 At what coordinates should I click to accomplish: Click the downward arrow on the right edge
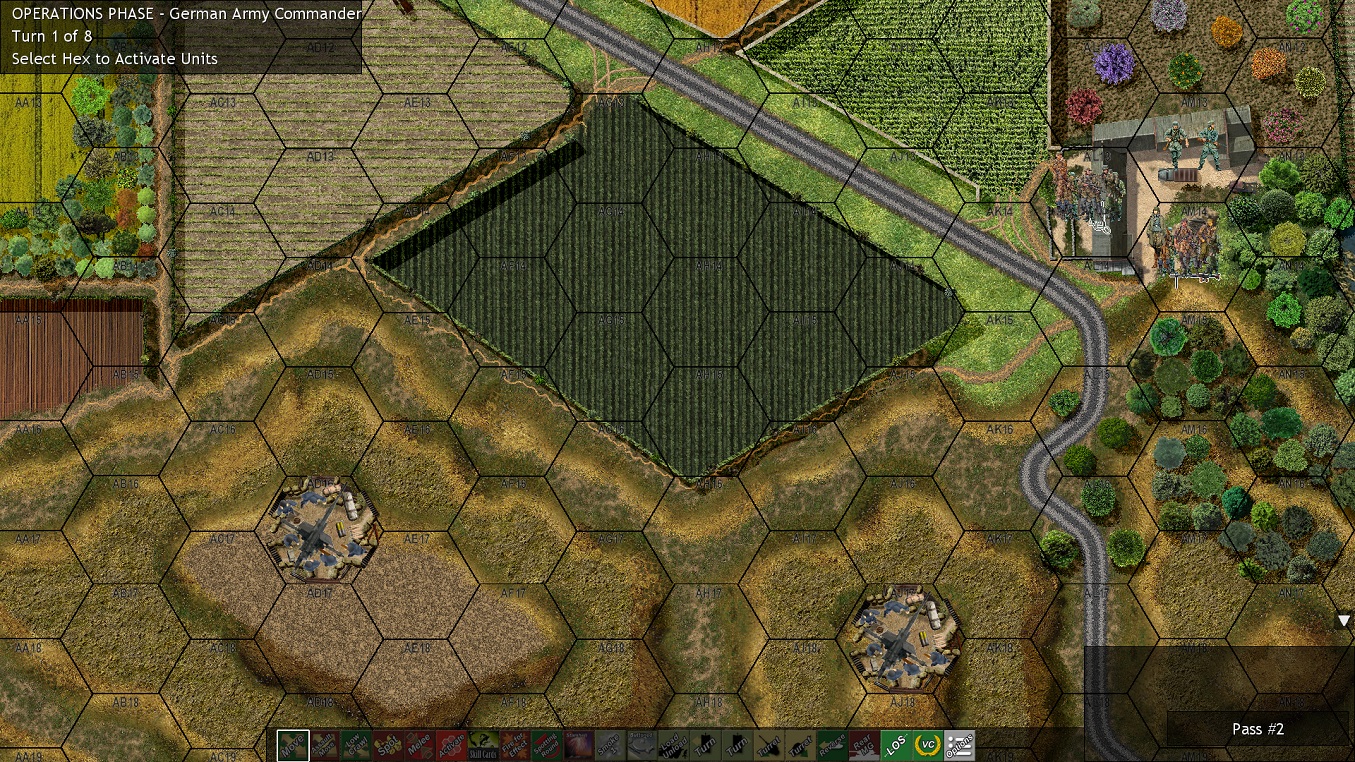[x=1343, y=620]
